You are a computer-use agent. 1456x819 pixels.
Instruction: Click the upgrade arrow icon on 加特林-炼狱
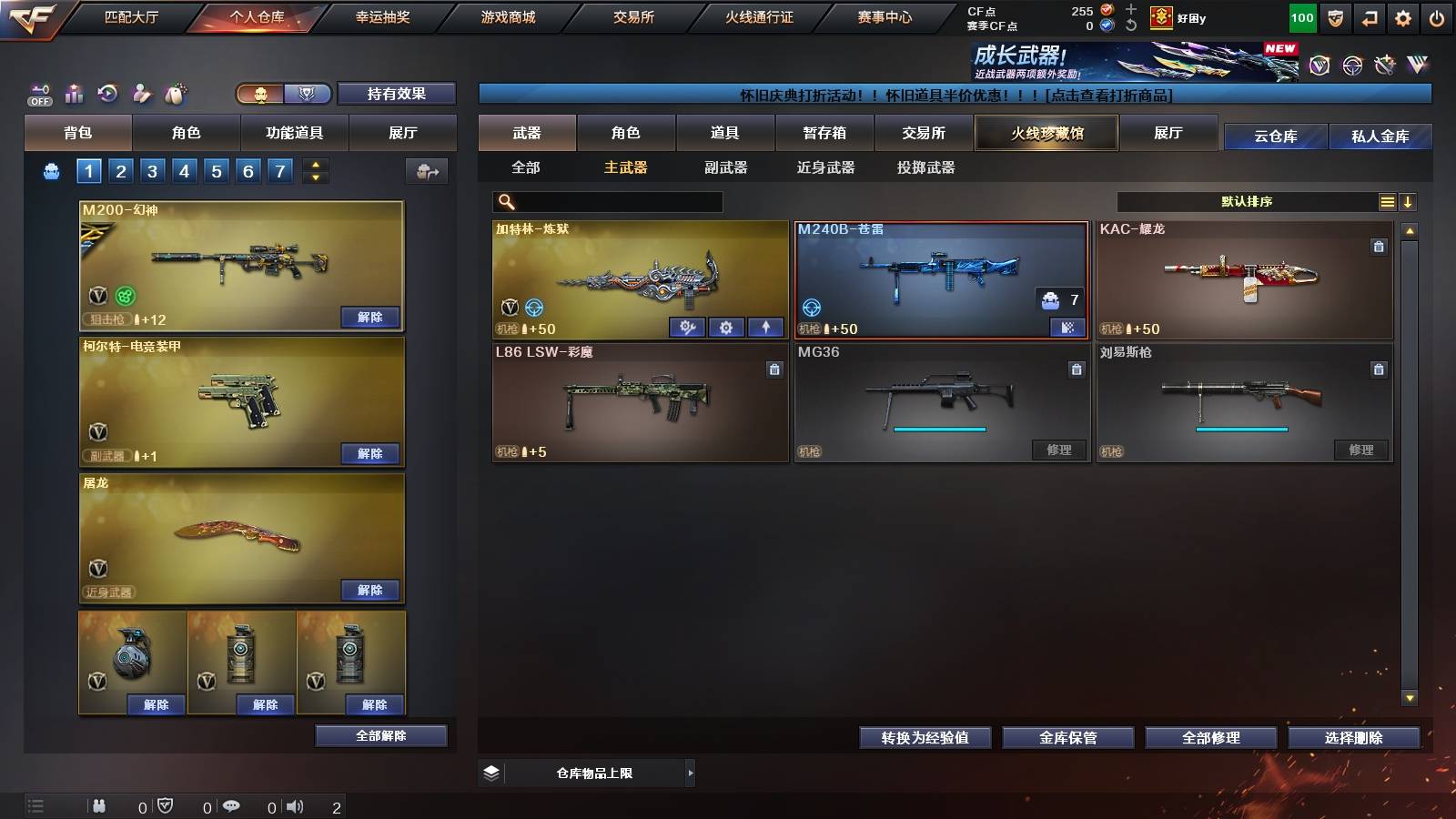pyautogui.click(x=765, y=327)
